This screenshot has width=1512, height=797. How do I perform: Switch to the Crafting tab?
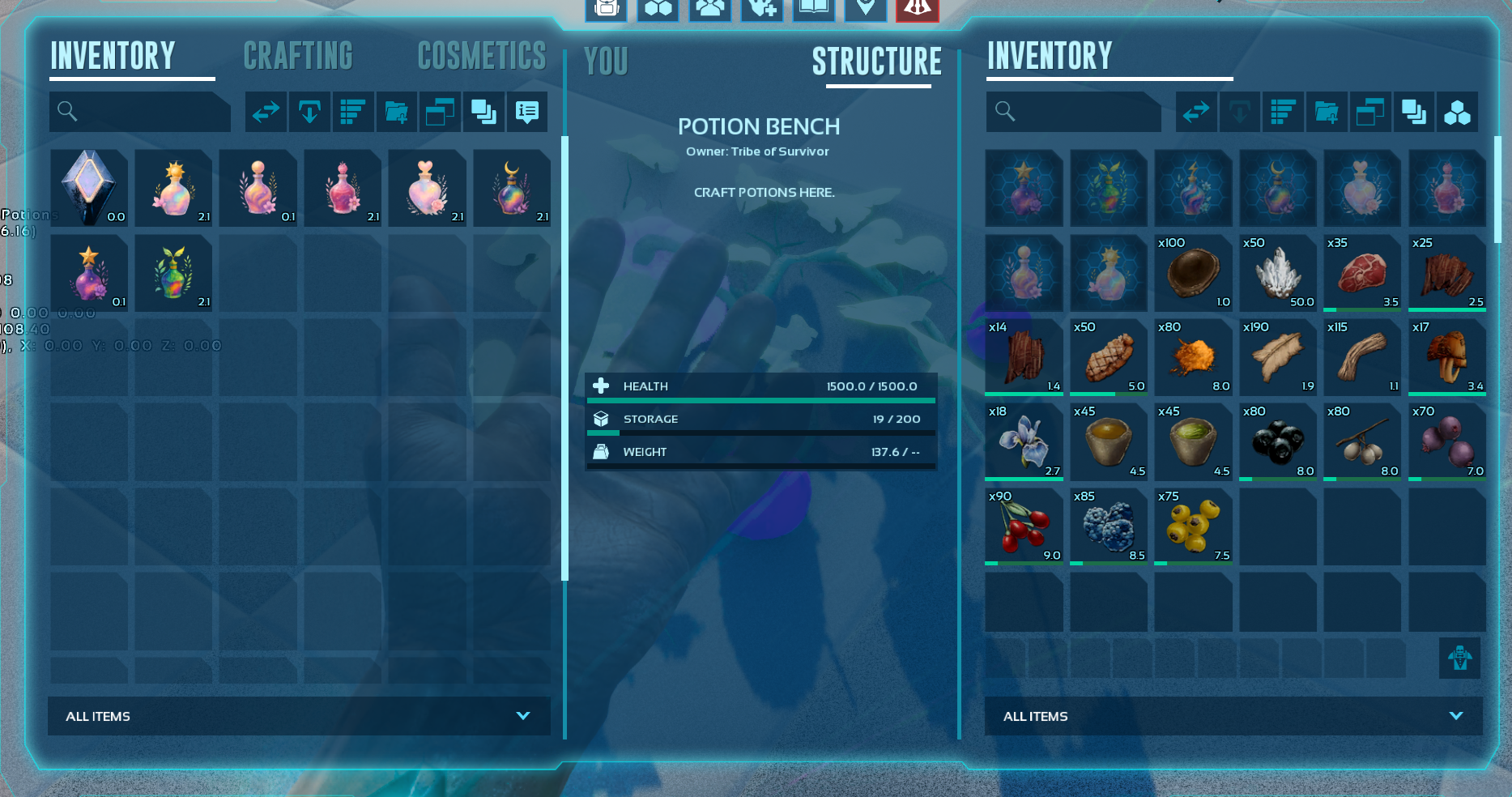coord(298,57)
